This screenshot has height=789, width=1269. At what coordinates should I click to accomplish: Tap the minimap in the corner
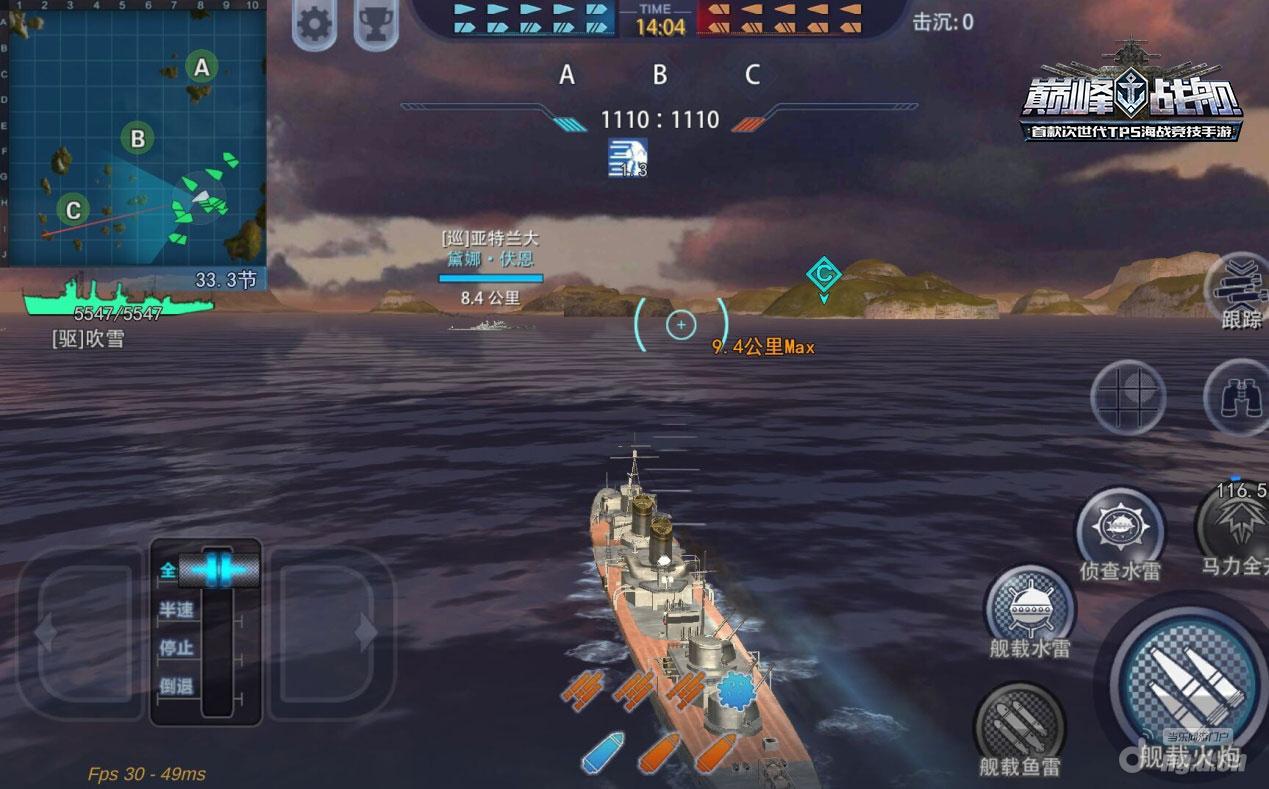133,132
